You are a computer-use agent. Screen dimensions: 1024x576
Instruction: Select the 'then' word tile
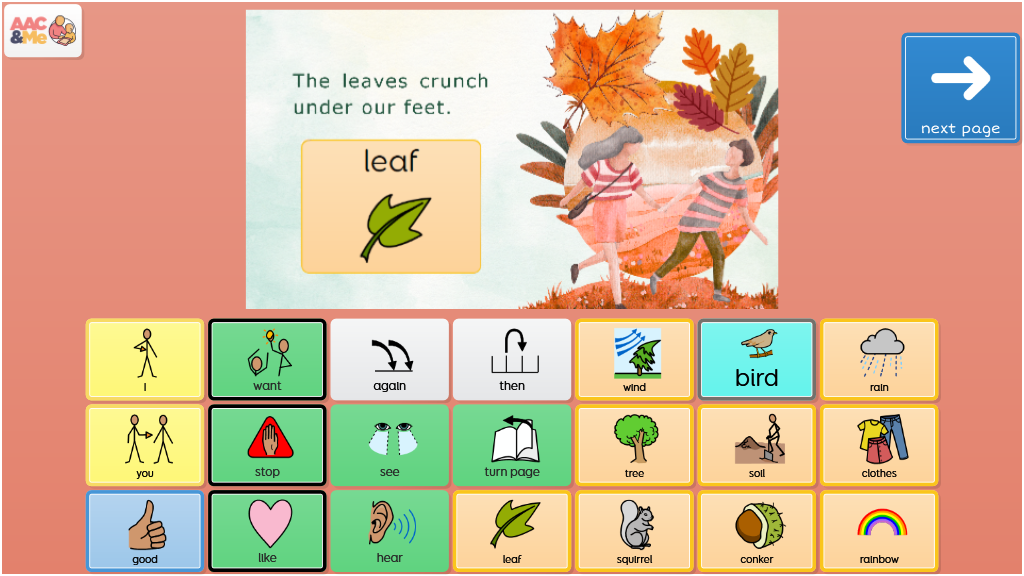[512, 360]
